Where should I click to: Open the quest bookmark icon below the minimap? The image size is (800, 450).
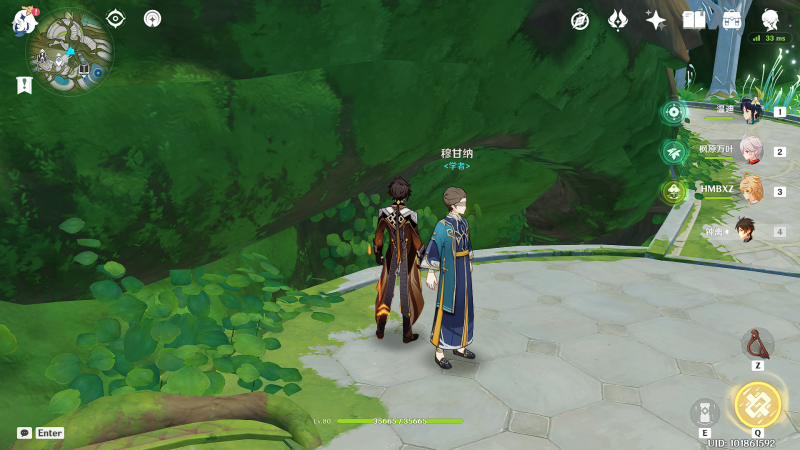pos(24,86)
